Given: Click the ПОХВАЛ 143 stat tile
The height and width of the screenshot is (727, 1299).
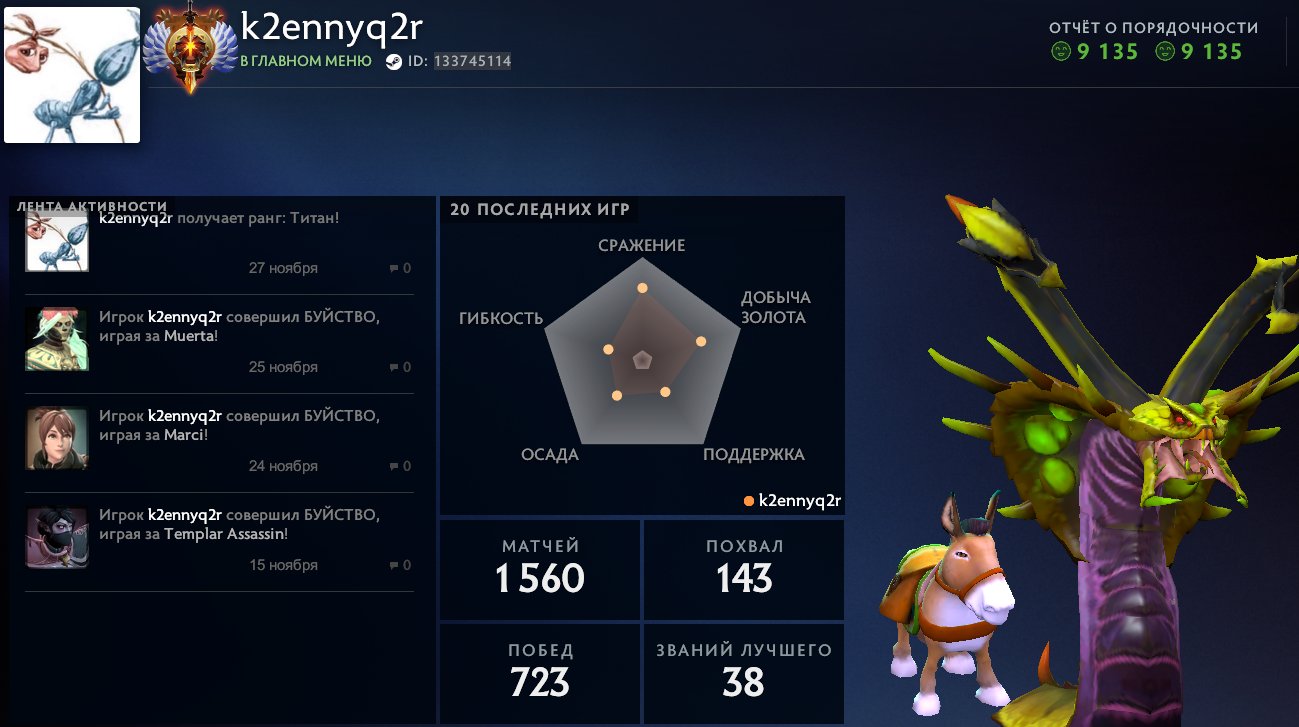Looking at the screenshot, I should pos(743,569).
